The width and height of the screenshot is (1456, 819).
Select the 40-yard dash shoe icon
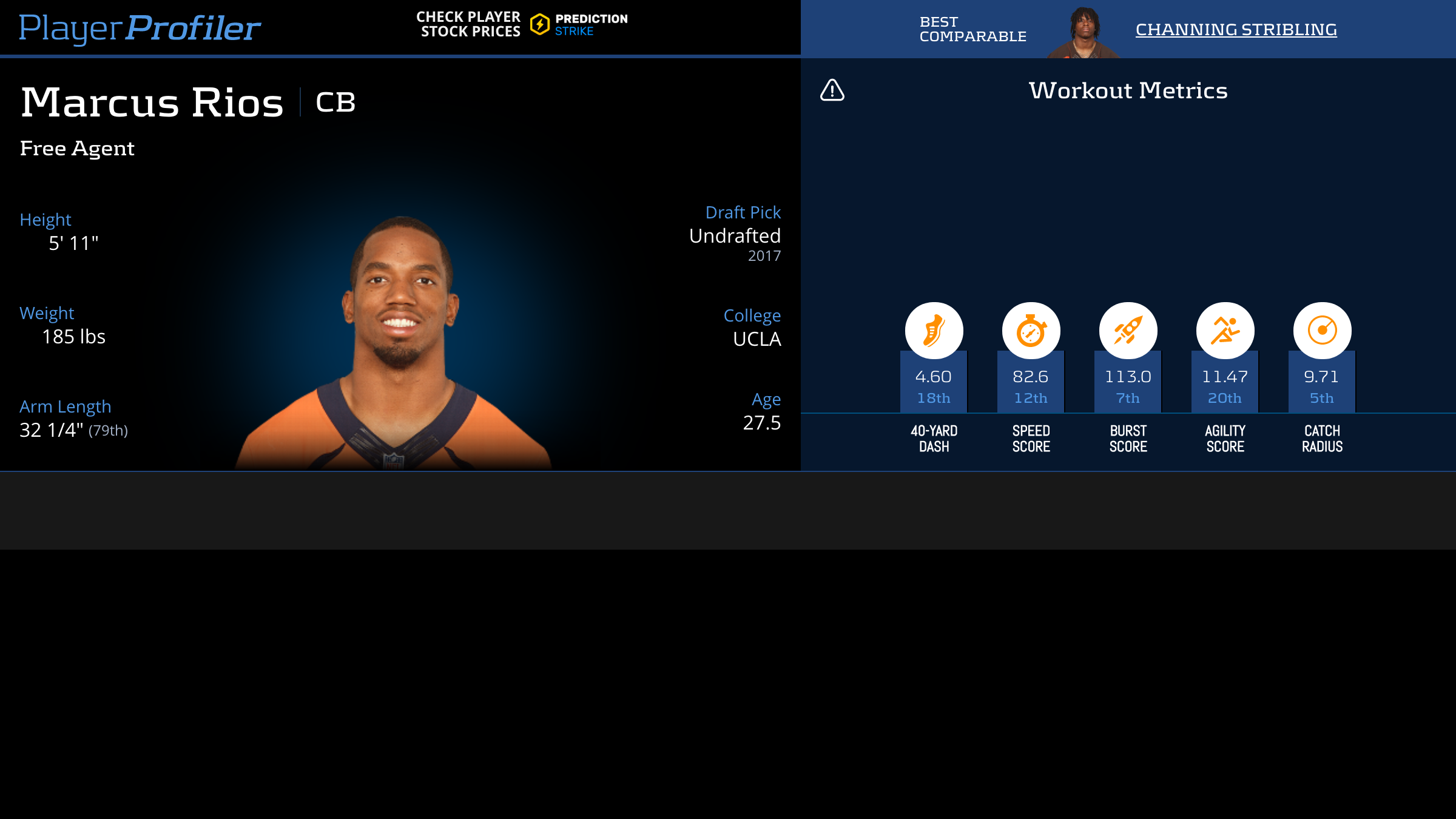pos(934,331)
